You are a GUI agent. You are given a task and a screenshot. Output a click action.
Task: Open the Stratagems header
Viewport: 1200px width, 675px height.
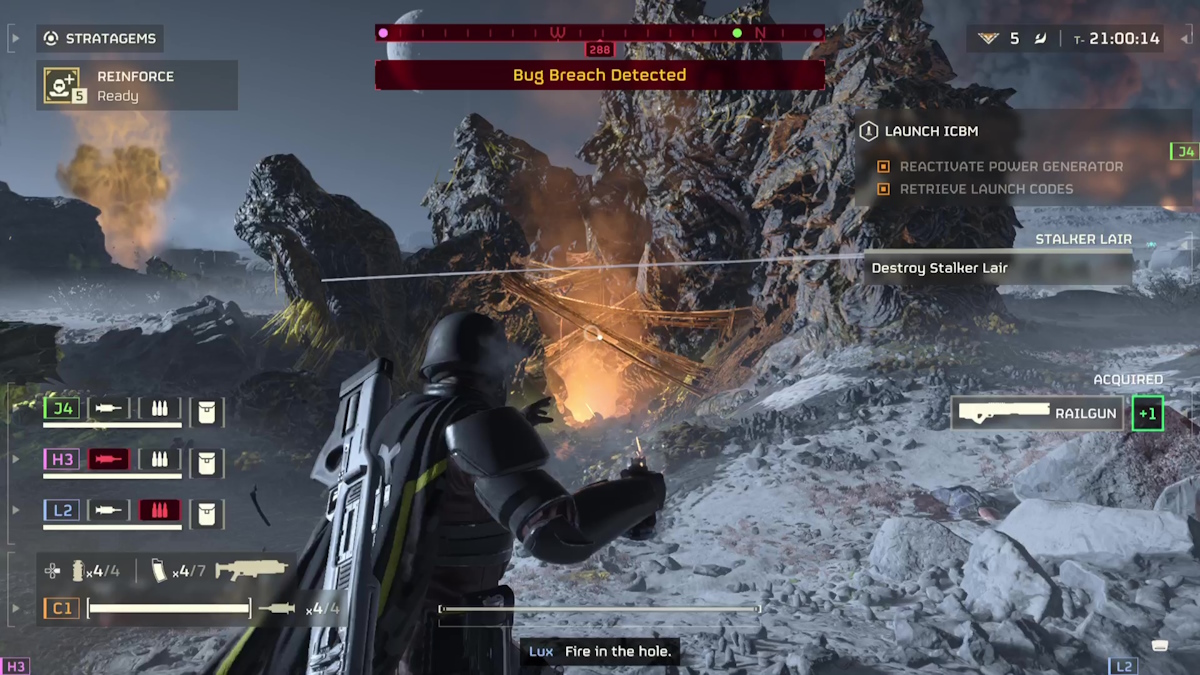100,39
